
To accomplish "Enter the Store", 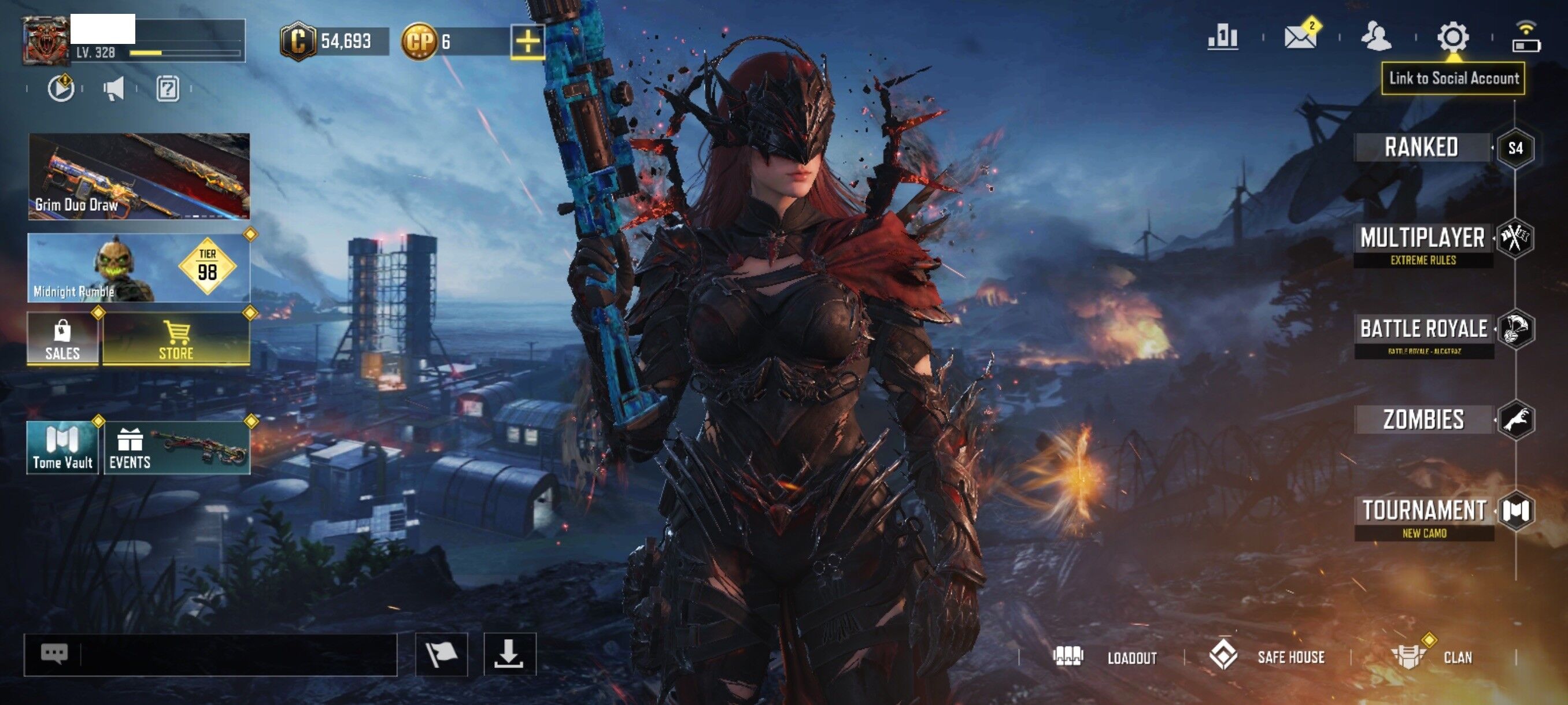I will pyautogui.click(x=176, y=339).
